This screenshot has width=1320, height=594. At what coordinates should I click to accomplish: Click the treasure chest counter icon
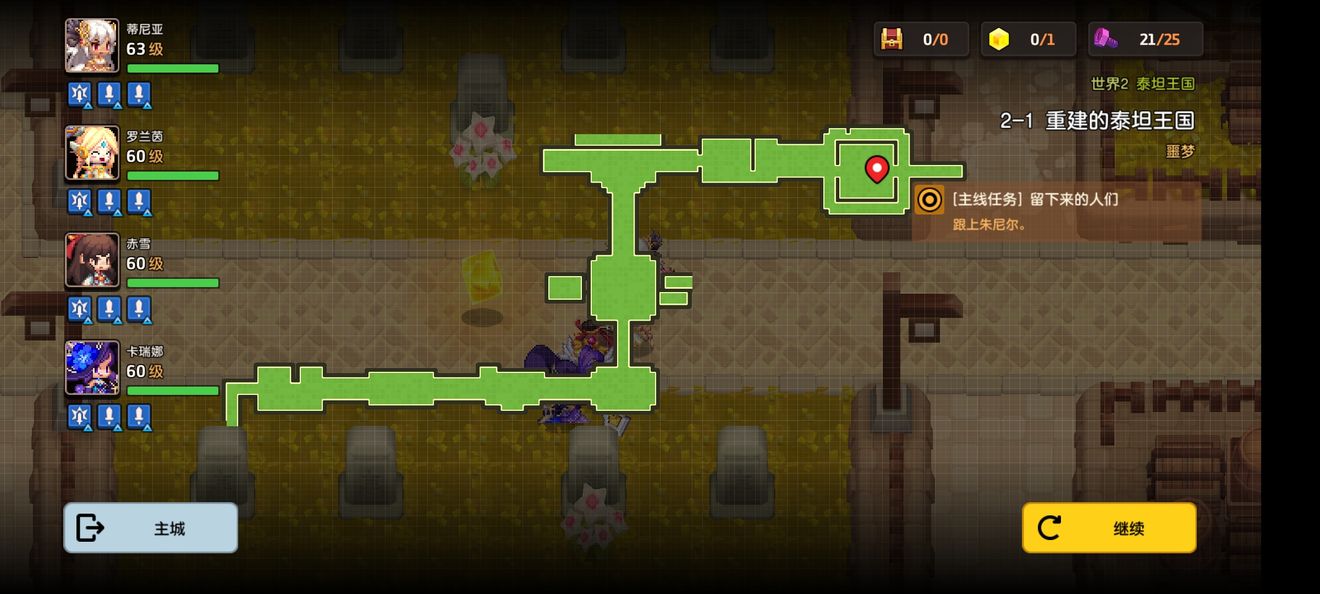coord(892,39)
